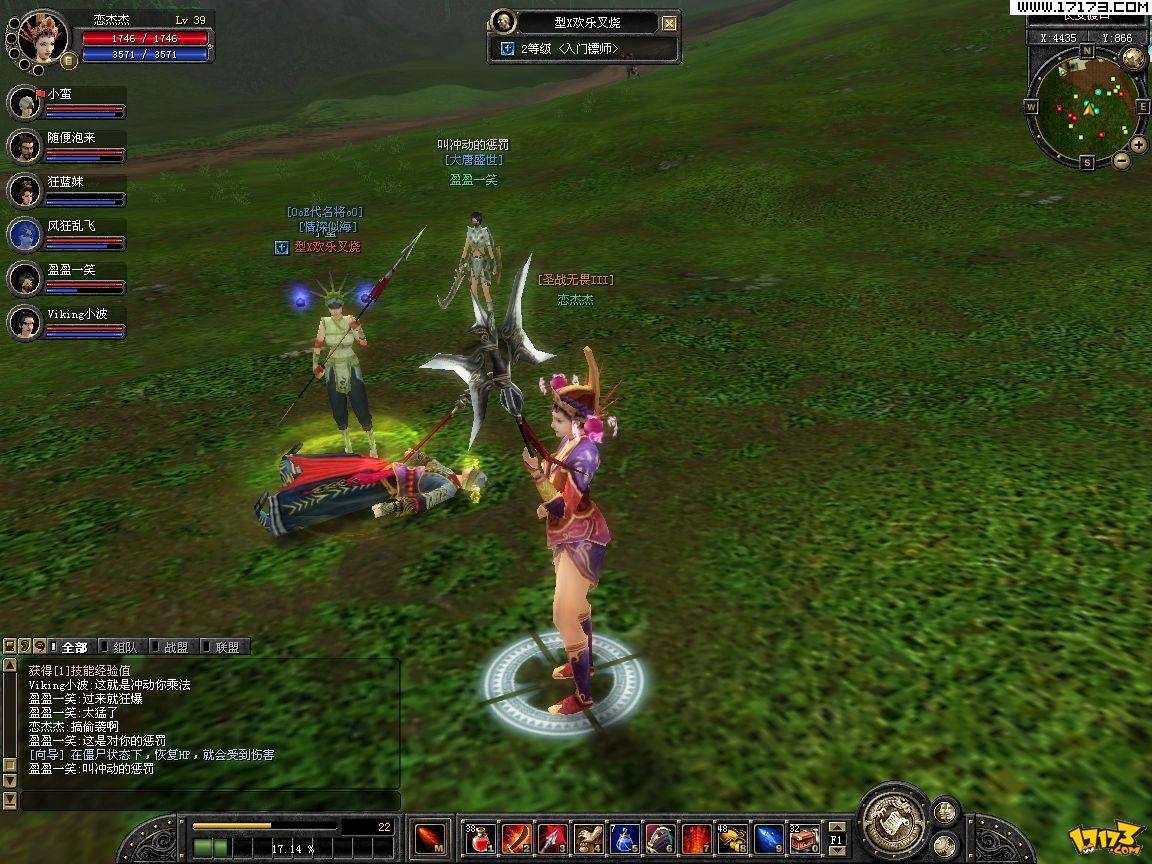Switch chat to the 組队 tab

124,647
